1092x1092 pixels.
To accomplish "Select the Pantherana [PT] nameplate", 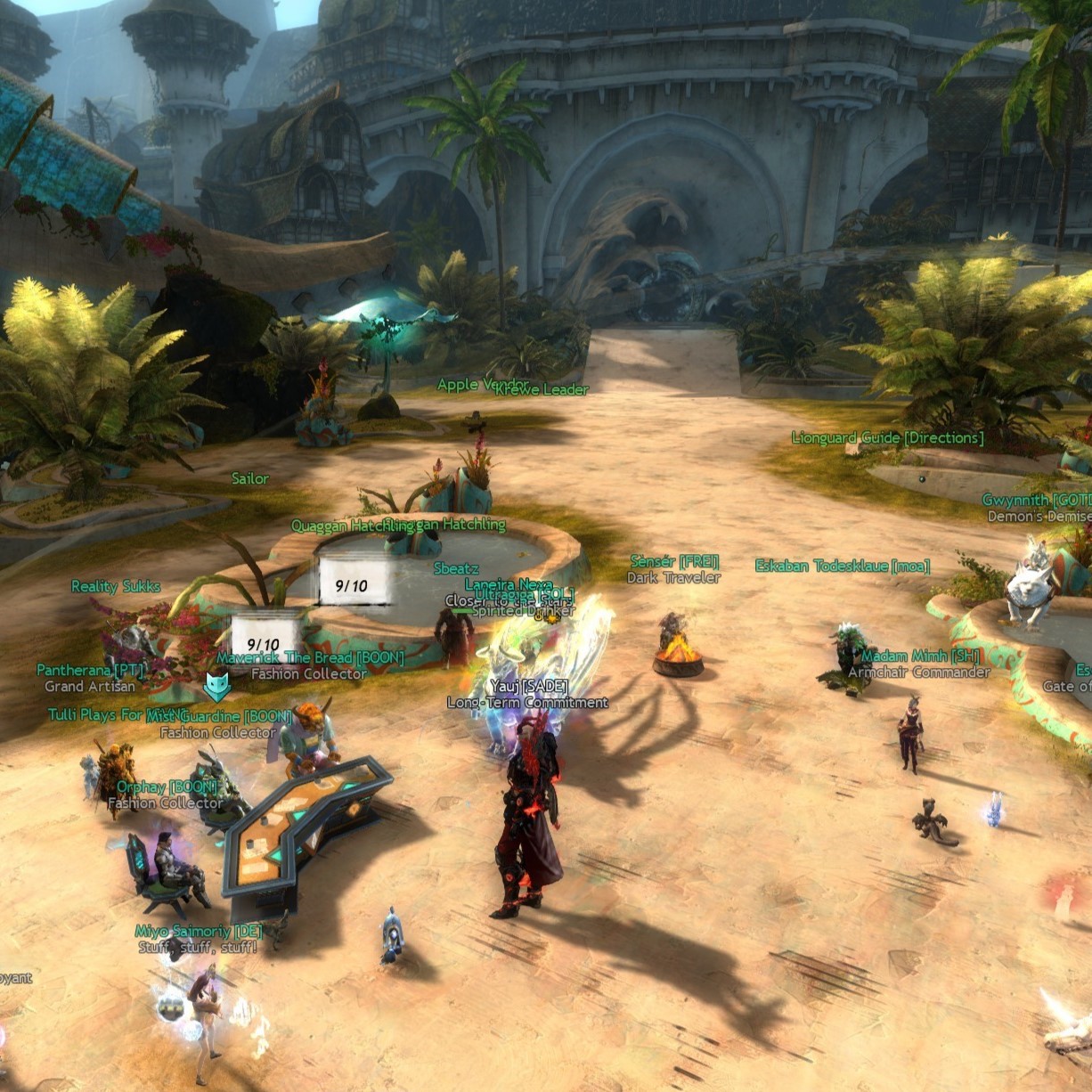I will pos(90,670).
